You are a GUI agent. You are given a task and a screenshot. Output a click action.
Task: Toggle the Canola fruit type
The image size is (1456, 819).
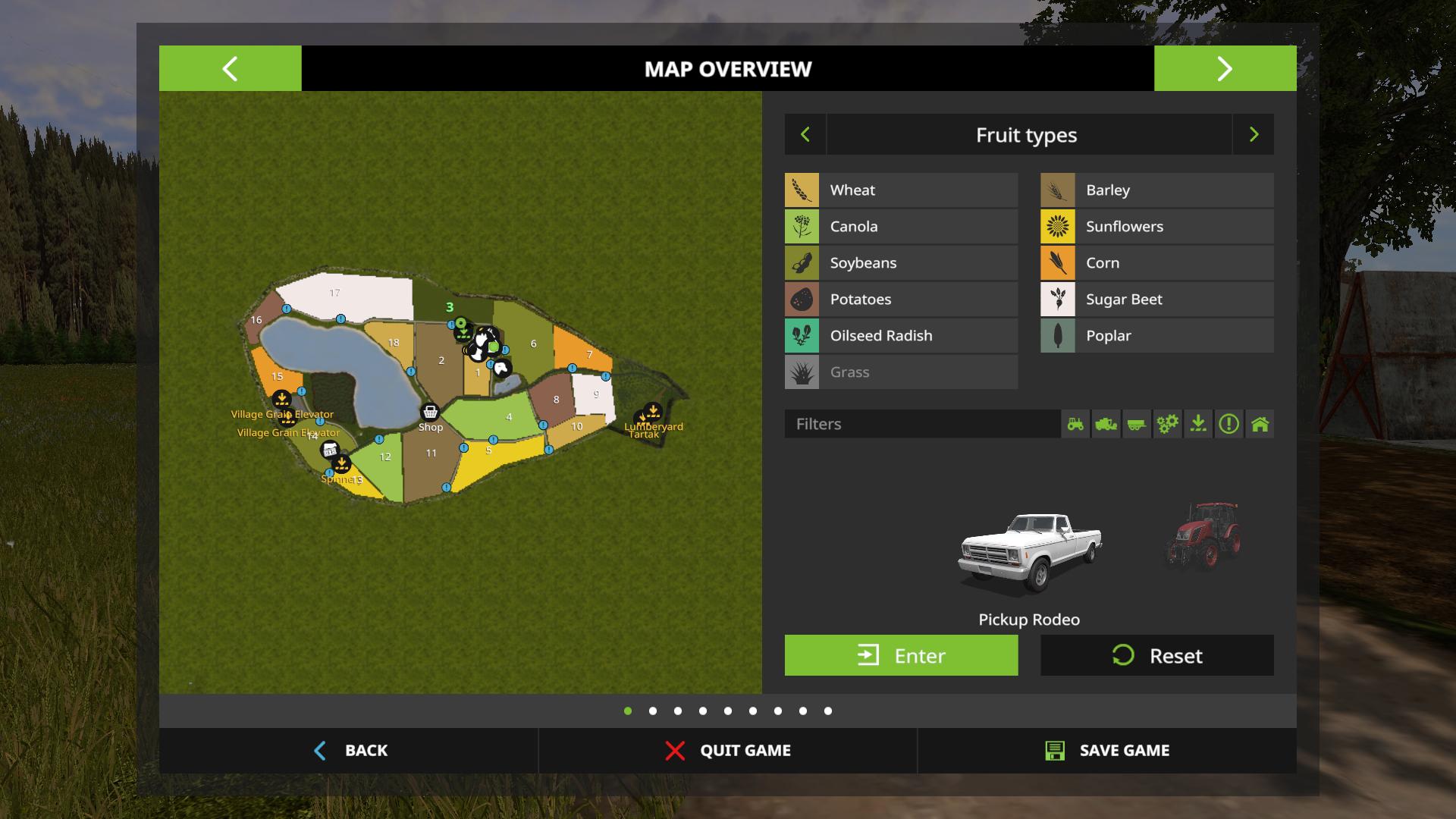click(901, 226)
